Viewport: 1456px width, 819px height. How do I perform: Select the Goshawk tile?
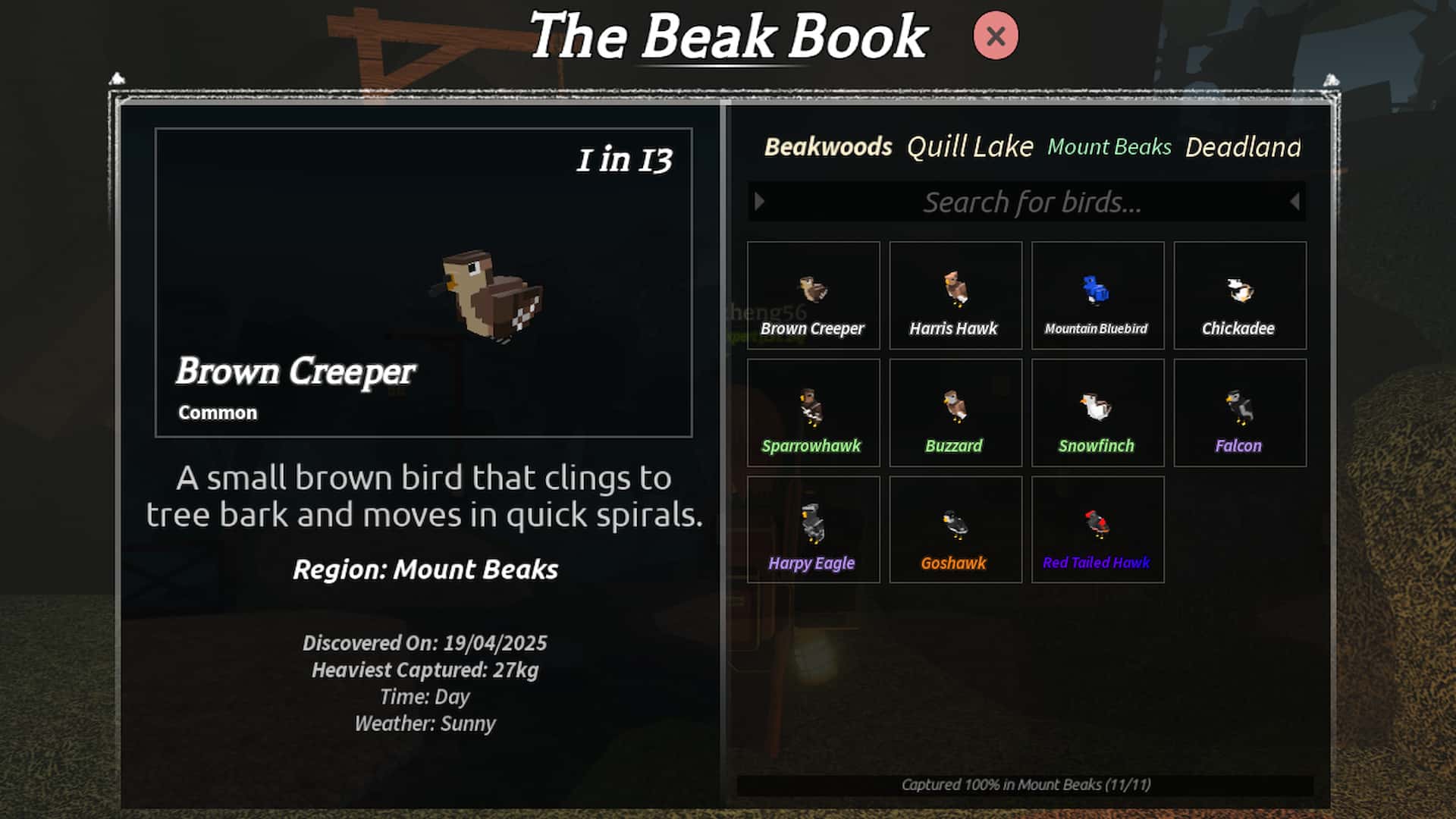pyautogui.click(x=955, y=530)
